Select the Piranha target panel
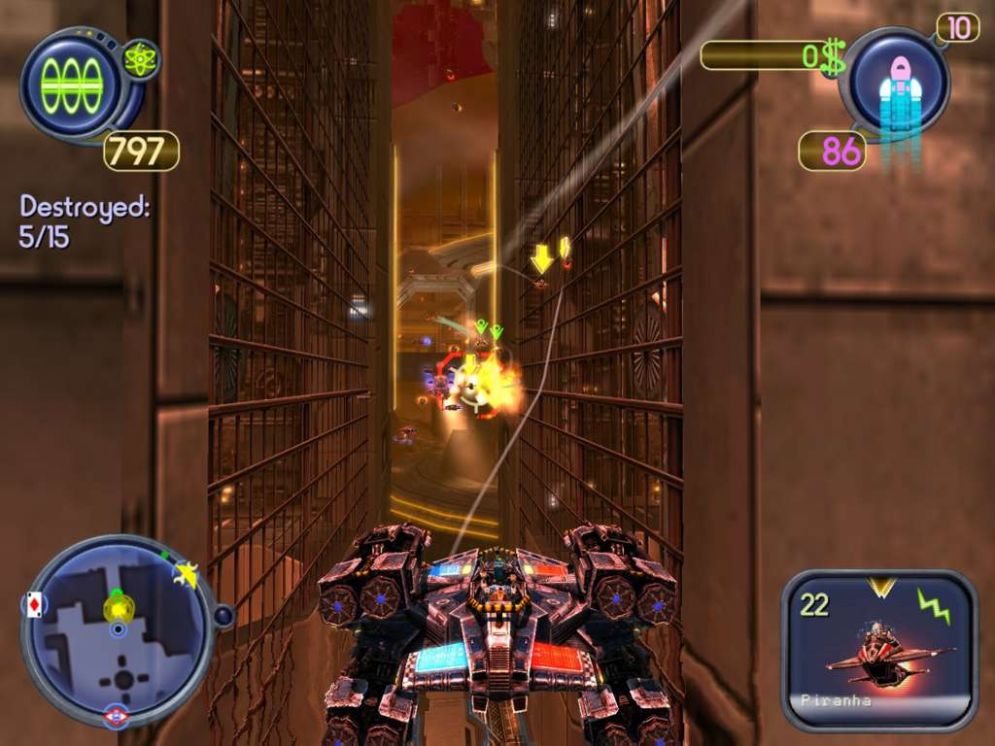This screenshot has height=746, width=995. [879, 649]
